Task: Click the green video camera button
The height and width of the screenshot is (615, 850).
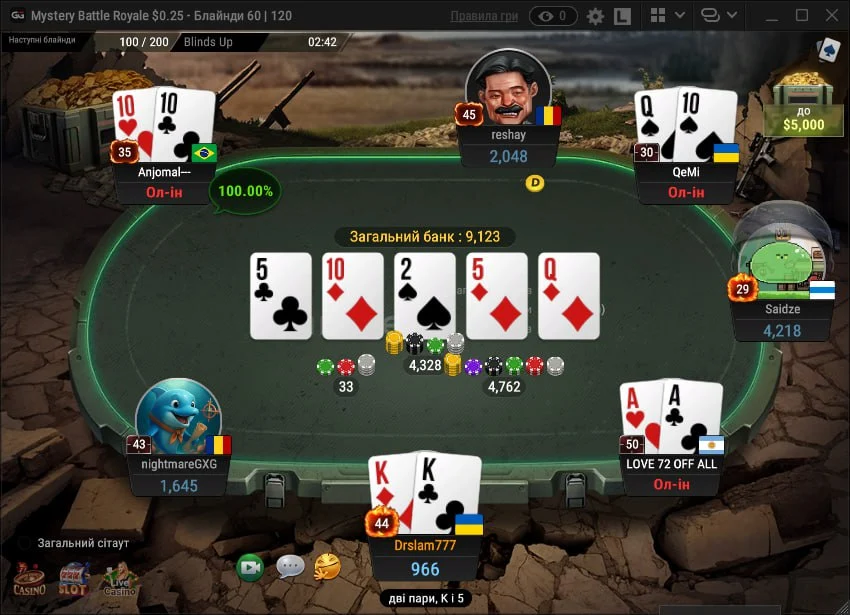Action: click(250, 567)
